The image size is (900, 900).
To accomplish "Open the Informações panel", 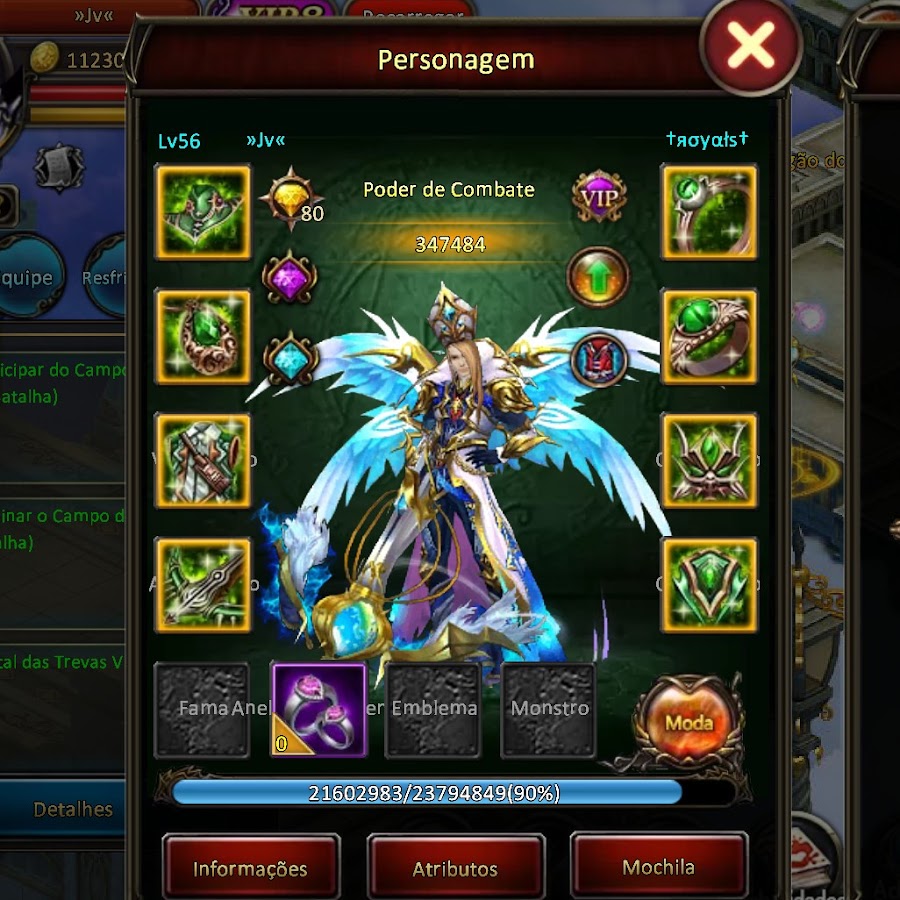I will pos(250,868).
